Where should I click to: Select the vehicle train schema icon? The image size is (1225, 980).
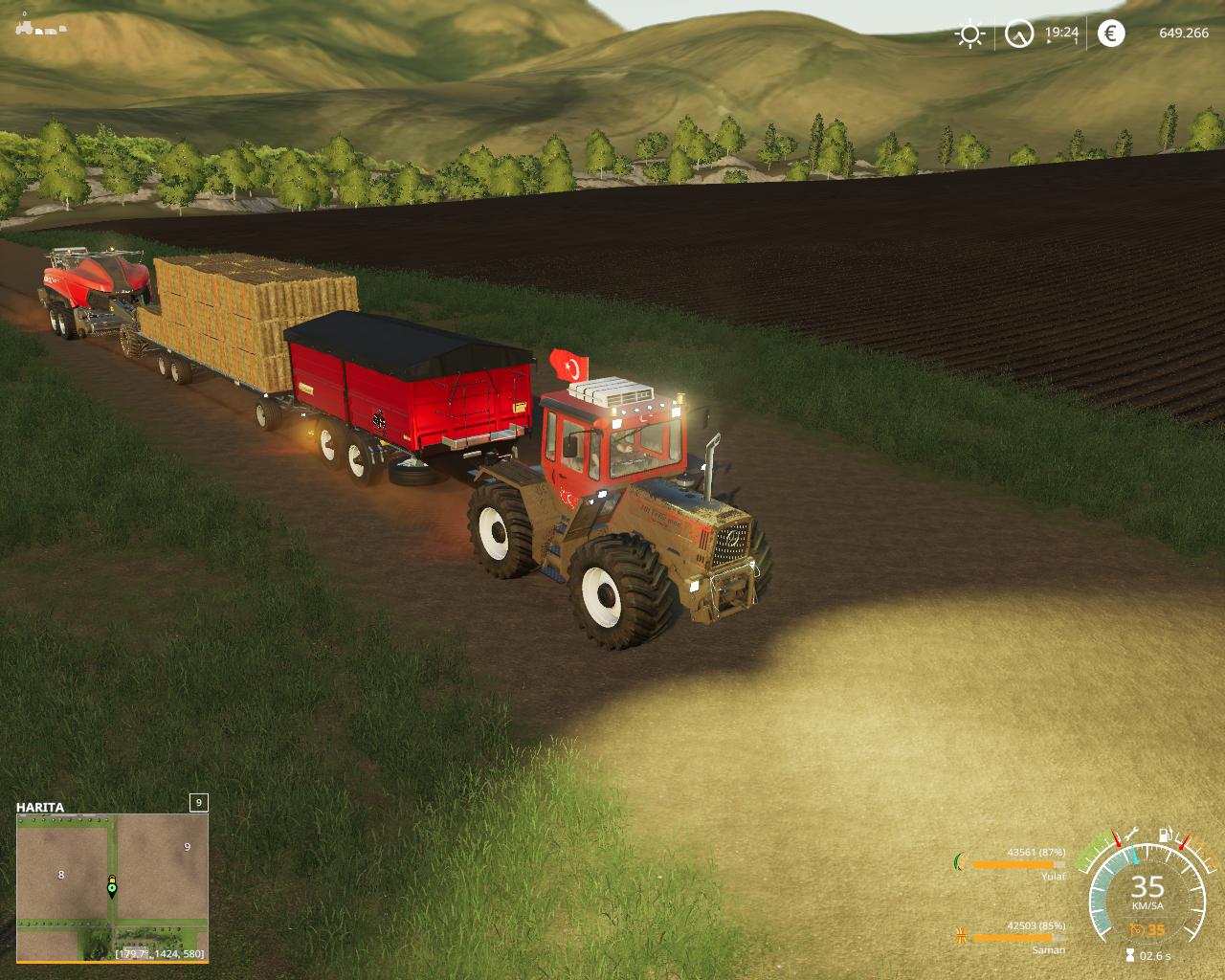click(x=41, y=28)
